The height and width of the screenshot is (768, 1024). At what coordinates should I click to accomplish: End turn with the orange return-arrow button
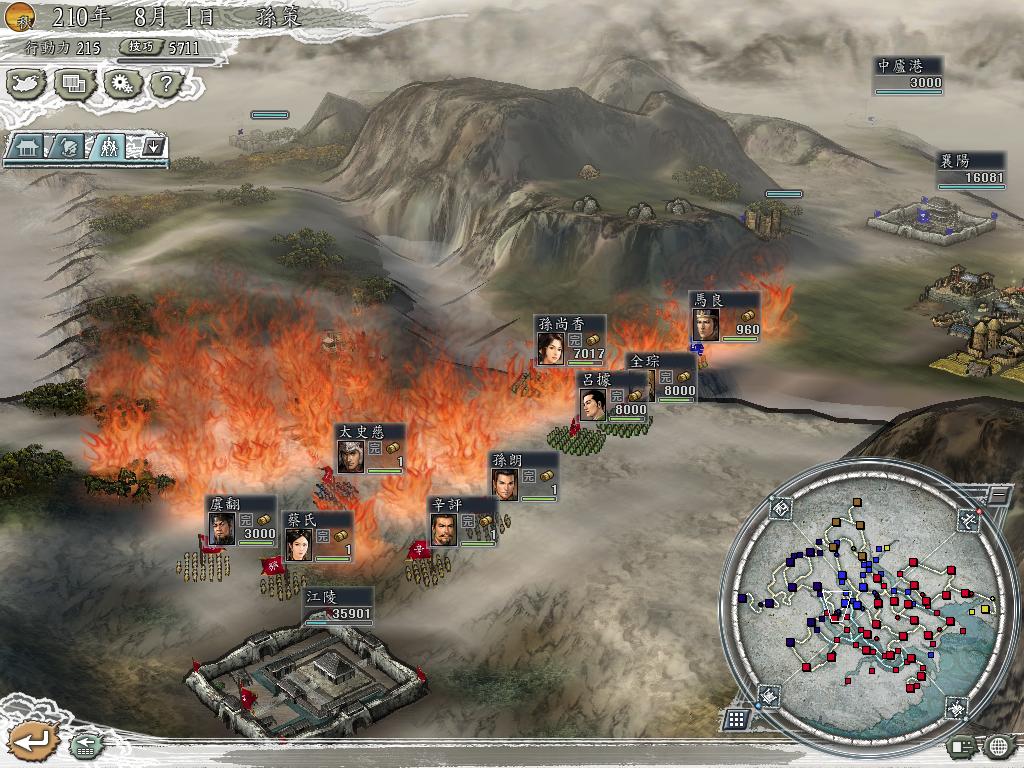click(x=33, y=741)
